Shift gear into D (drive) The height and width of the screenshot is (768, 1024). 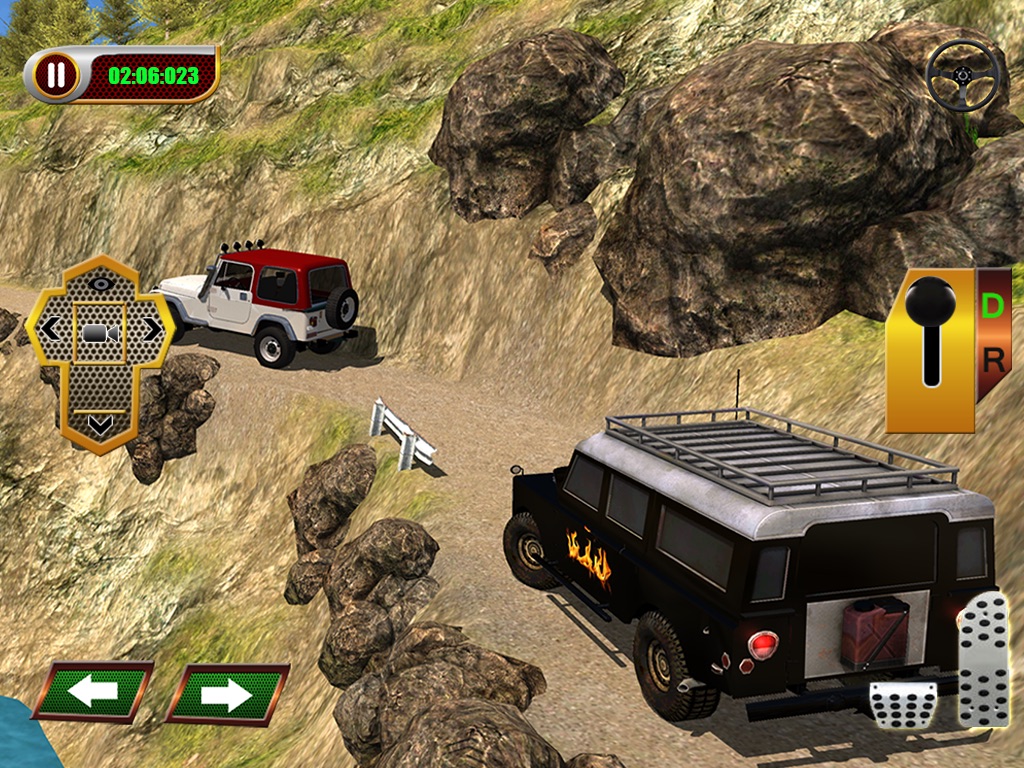[x=992, y=306]
